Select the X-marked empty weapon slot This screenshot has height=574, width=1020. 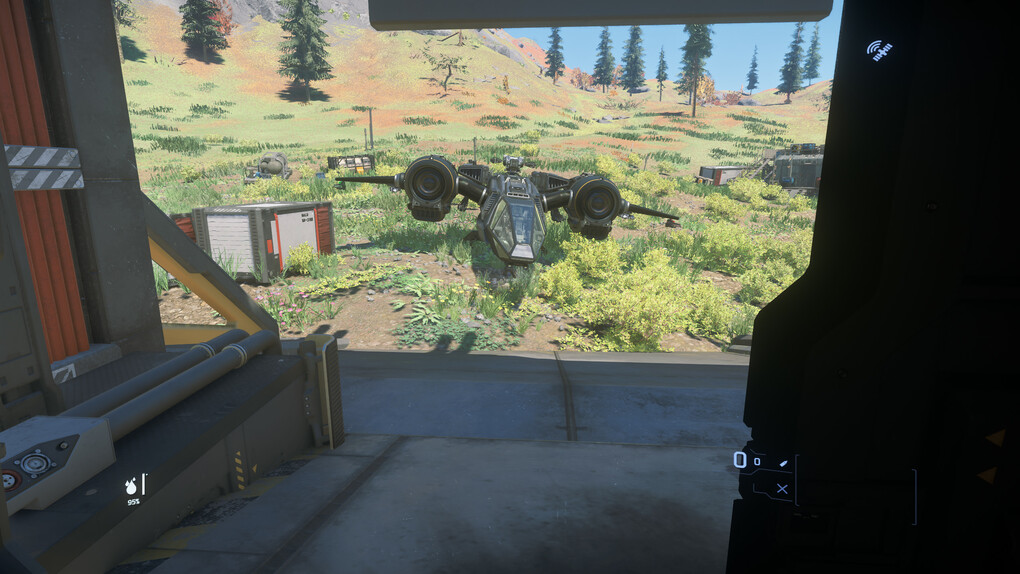[781, 489]
